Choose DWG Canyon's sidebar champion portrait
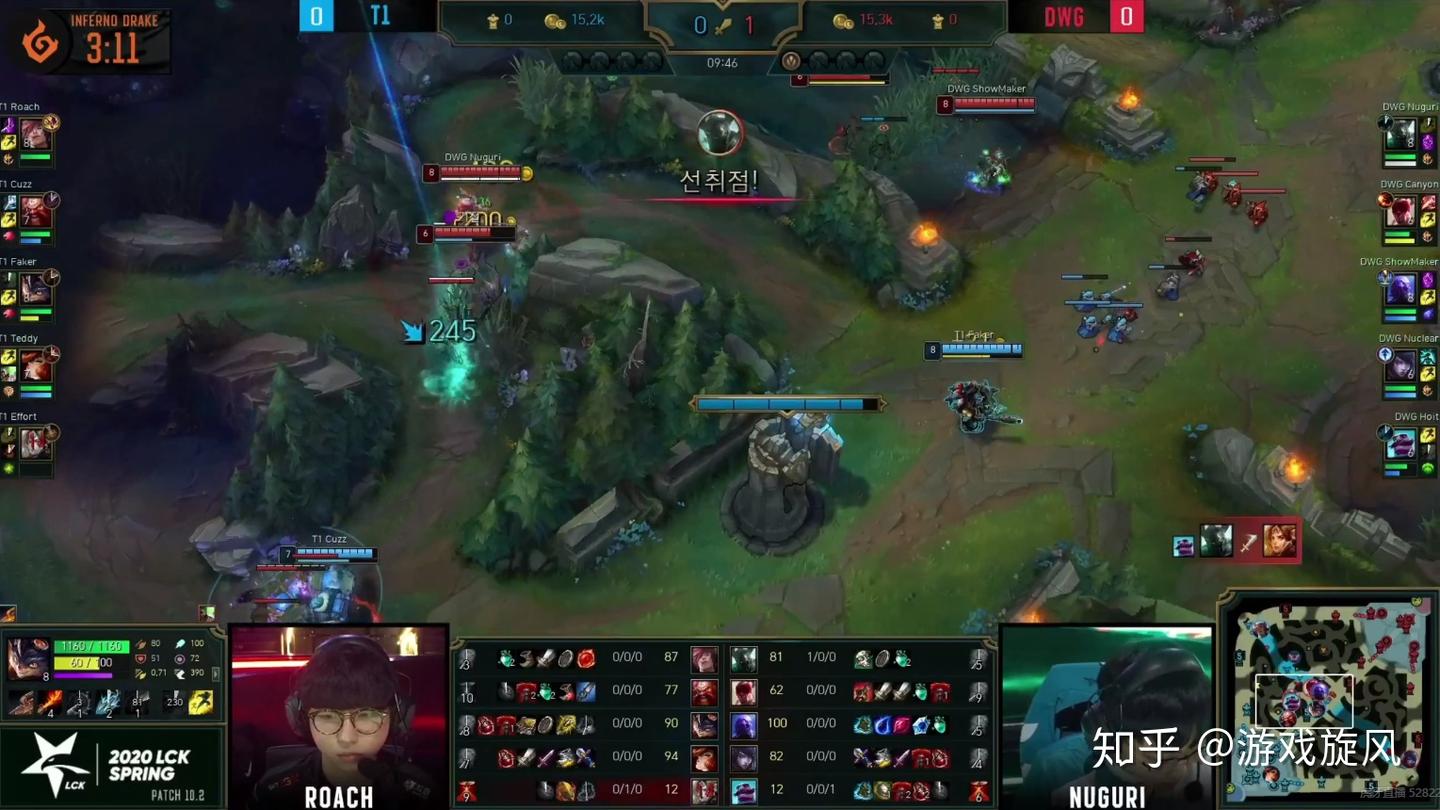Screen dimensions: 1440x810 pyautogui.click(x=1400, y=211)
